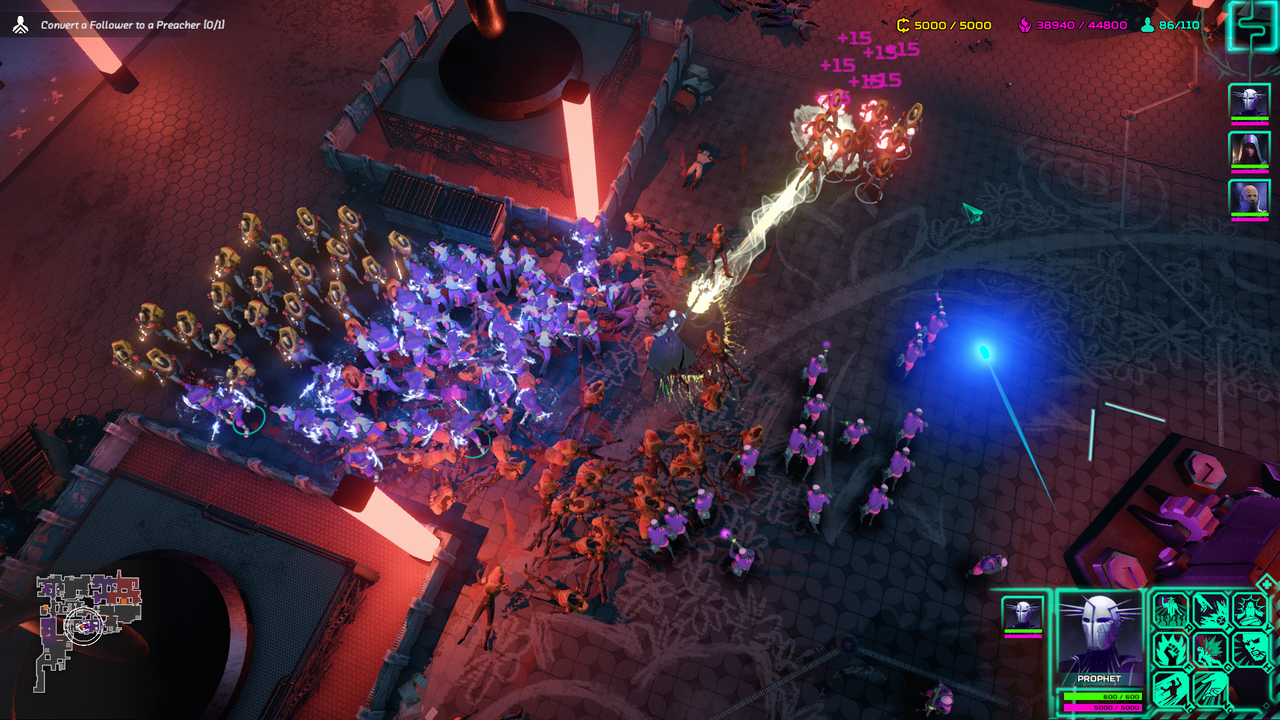Select the small Prophet unit thumbnail
Image resolution: width=1280 pixels, height=720 pixels.
[x=1022, y=614]
